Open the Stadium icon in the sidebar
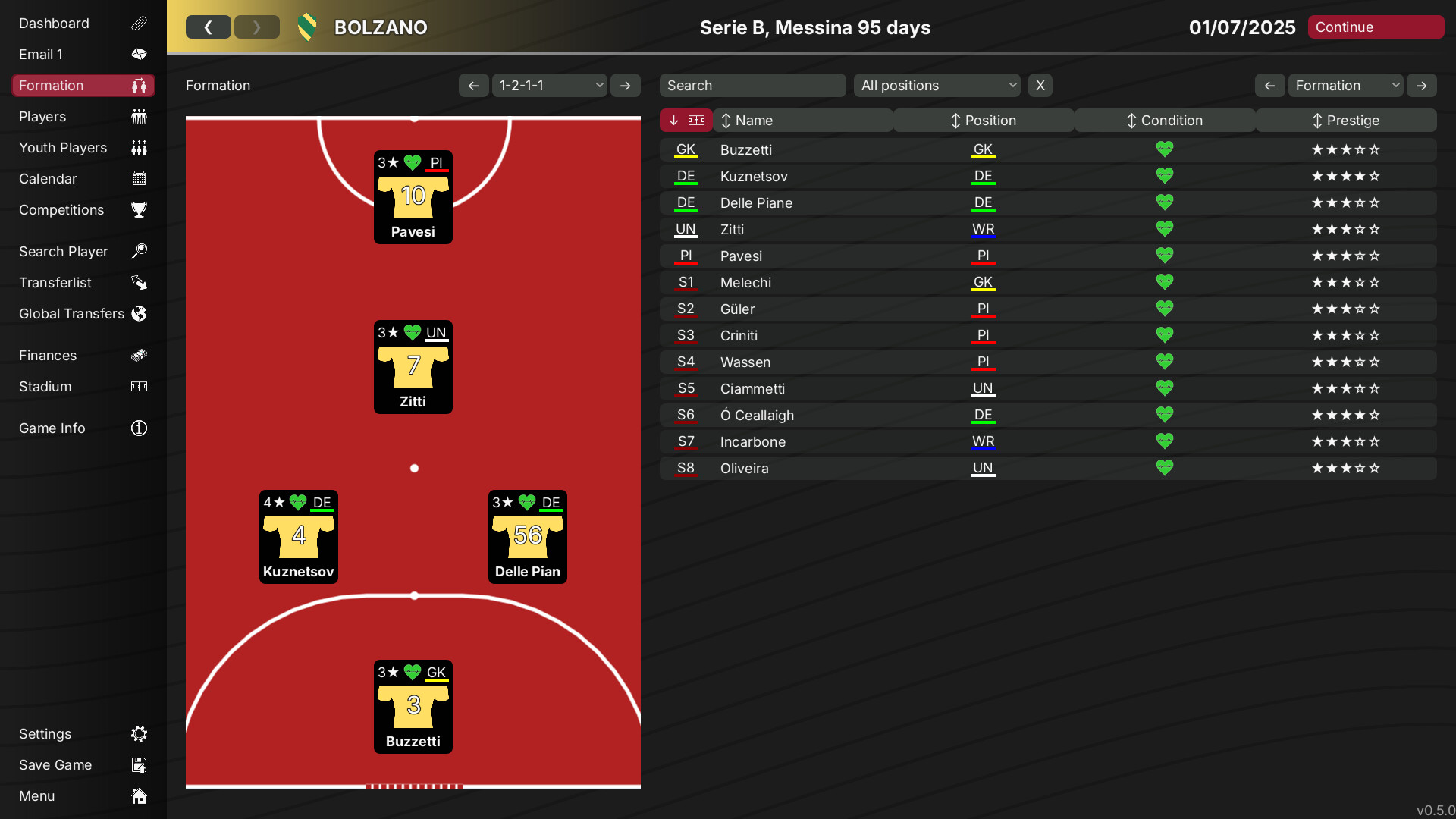The width and height of the screenshot is (1456, 819). (139, 386)
